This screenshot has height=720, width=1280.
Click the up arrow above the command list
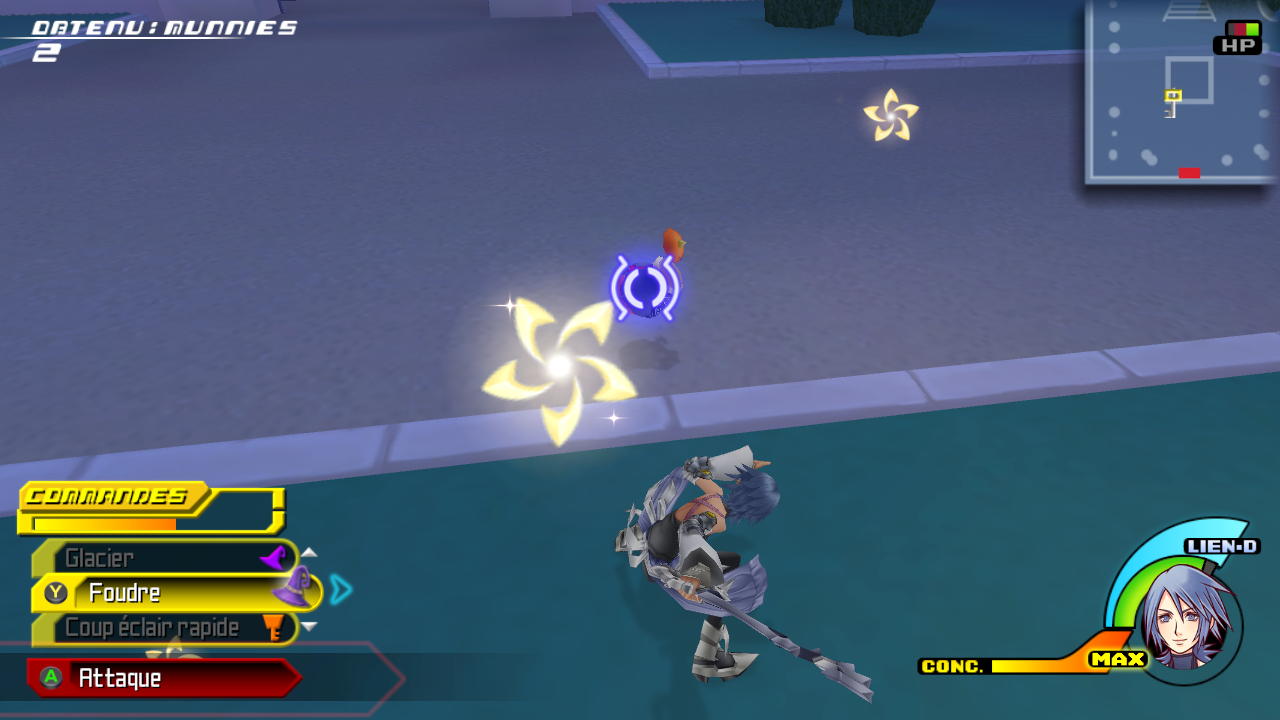click(x=309, y=552)
